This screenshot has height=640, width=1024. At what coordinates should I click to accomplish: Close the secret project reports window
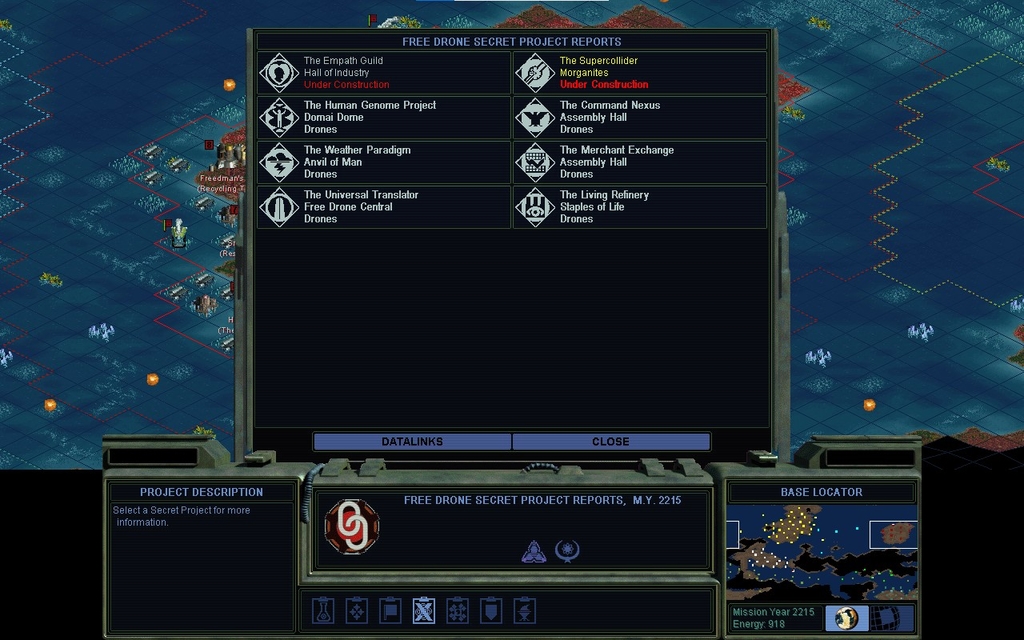click(x=611, y=442)
